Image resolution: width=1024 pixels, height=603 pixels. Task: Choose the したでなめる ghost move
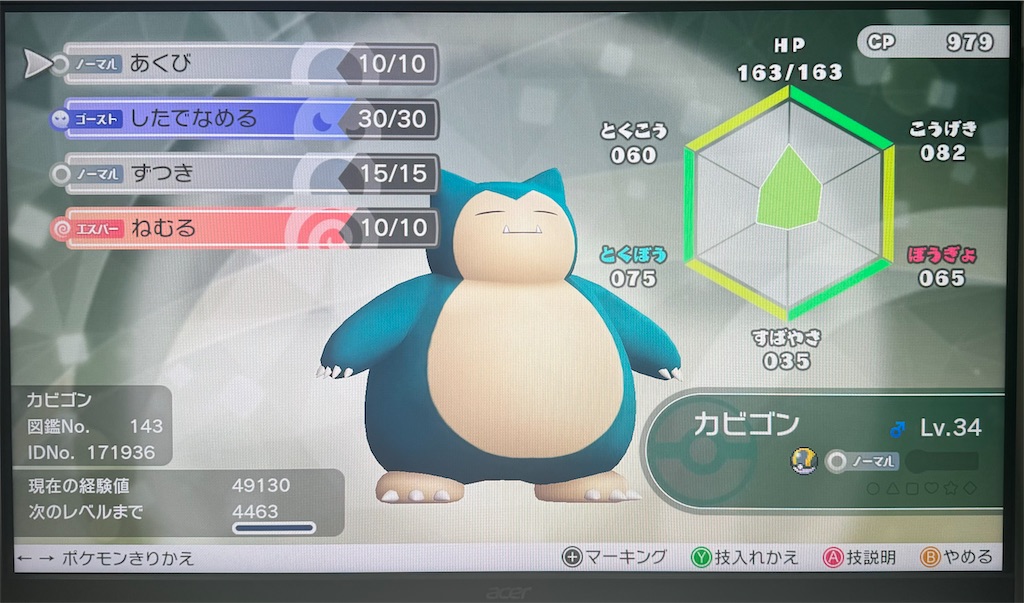pyautogui.click(x=250, y=120)
